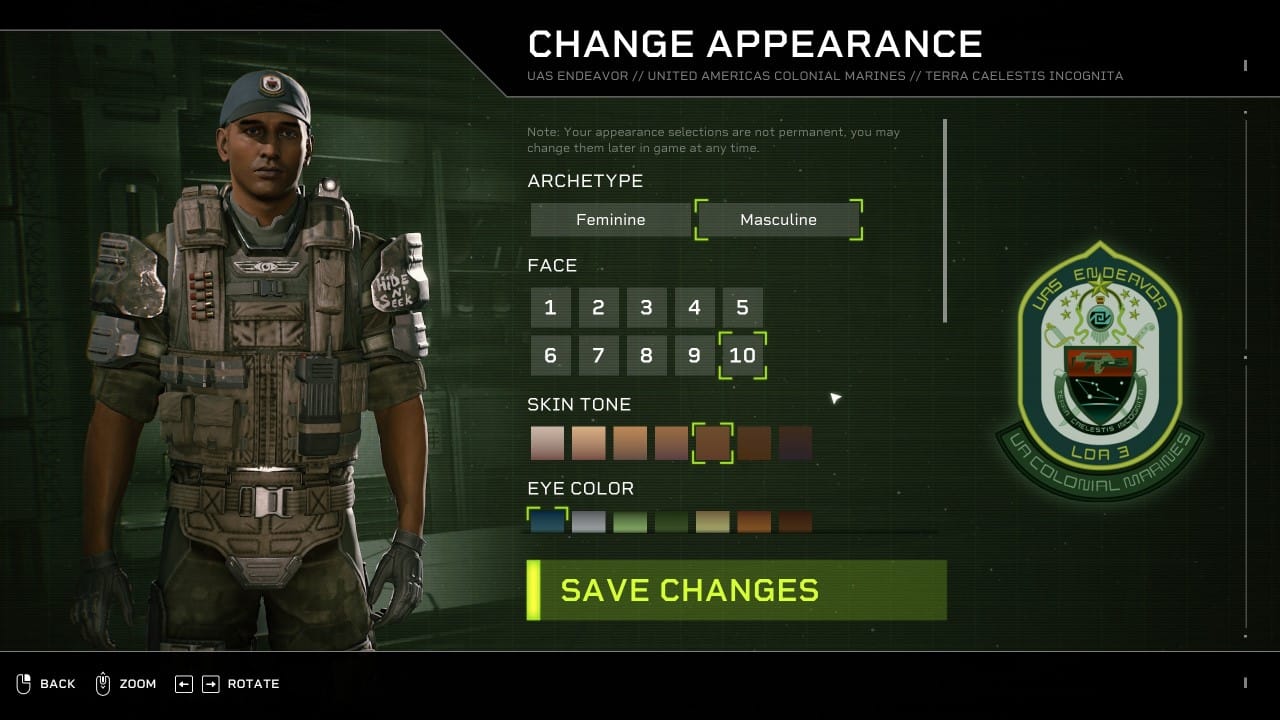Pick the light green eye color

point(630,521)
